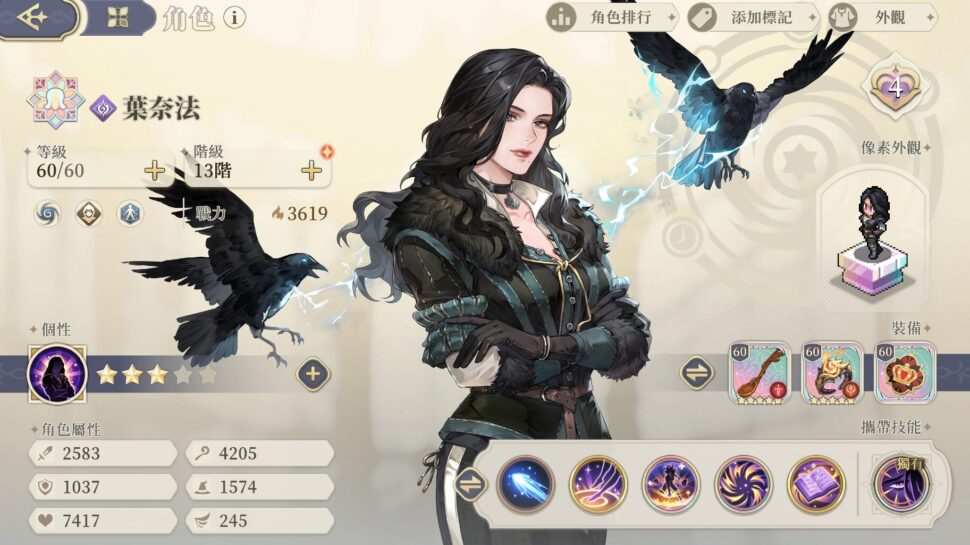Show character info via the 'i' icon

click(235, 17)
